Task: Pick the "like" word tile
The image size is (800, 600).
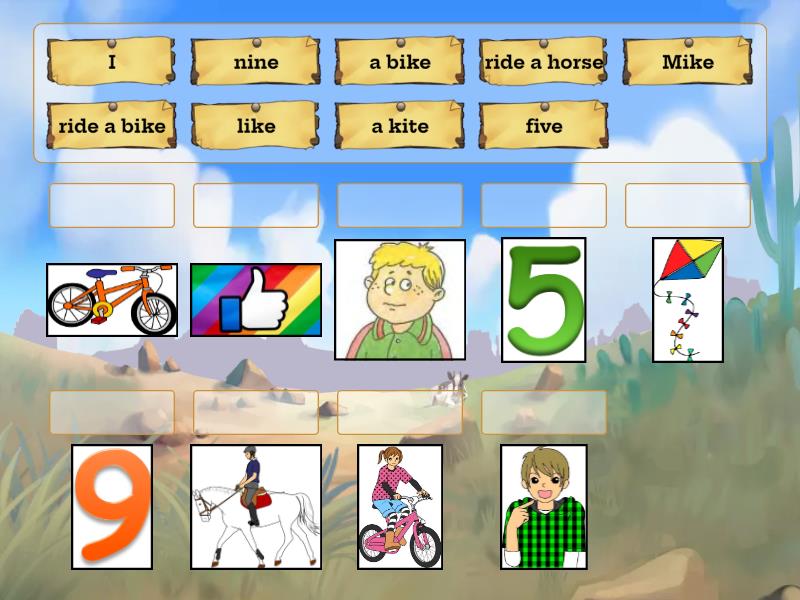Action: click(x=256, y=126)
